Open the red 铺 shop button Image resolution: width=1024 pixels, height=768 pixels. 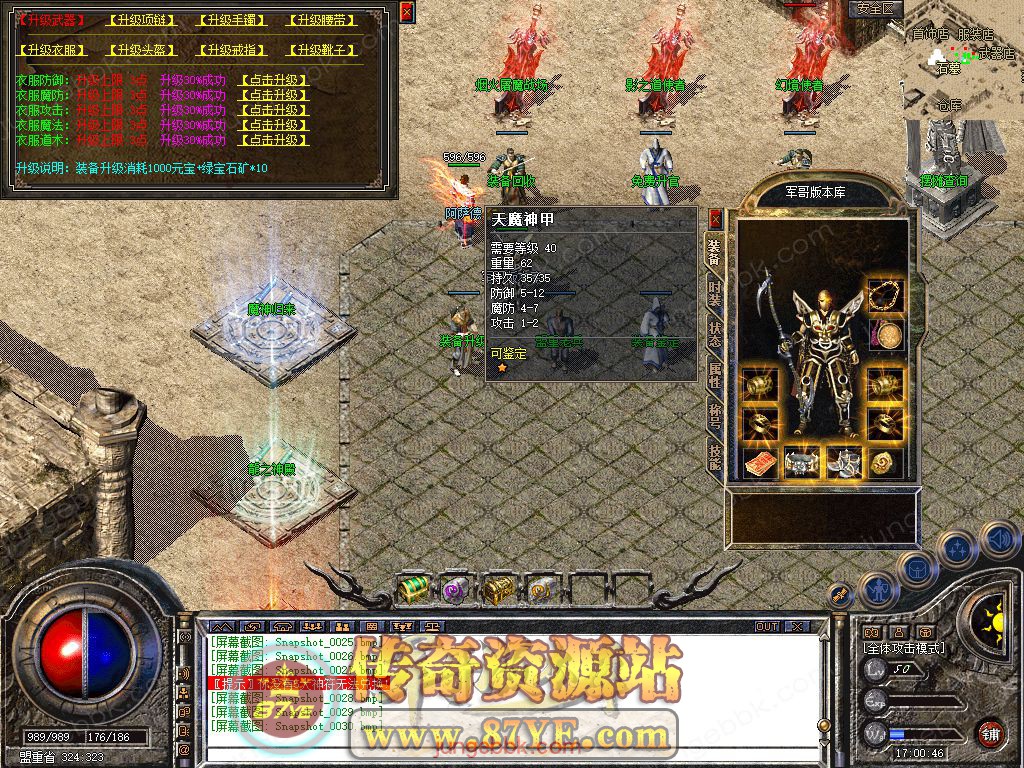990,732
